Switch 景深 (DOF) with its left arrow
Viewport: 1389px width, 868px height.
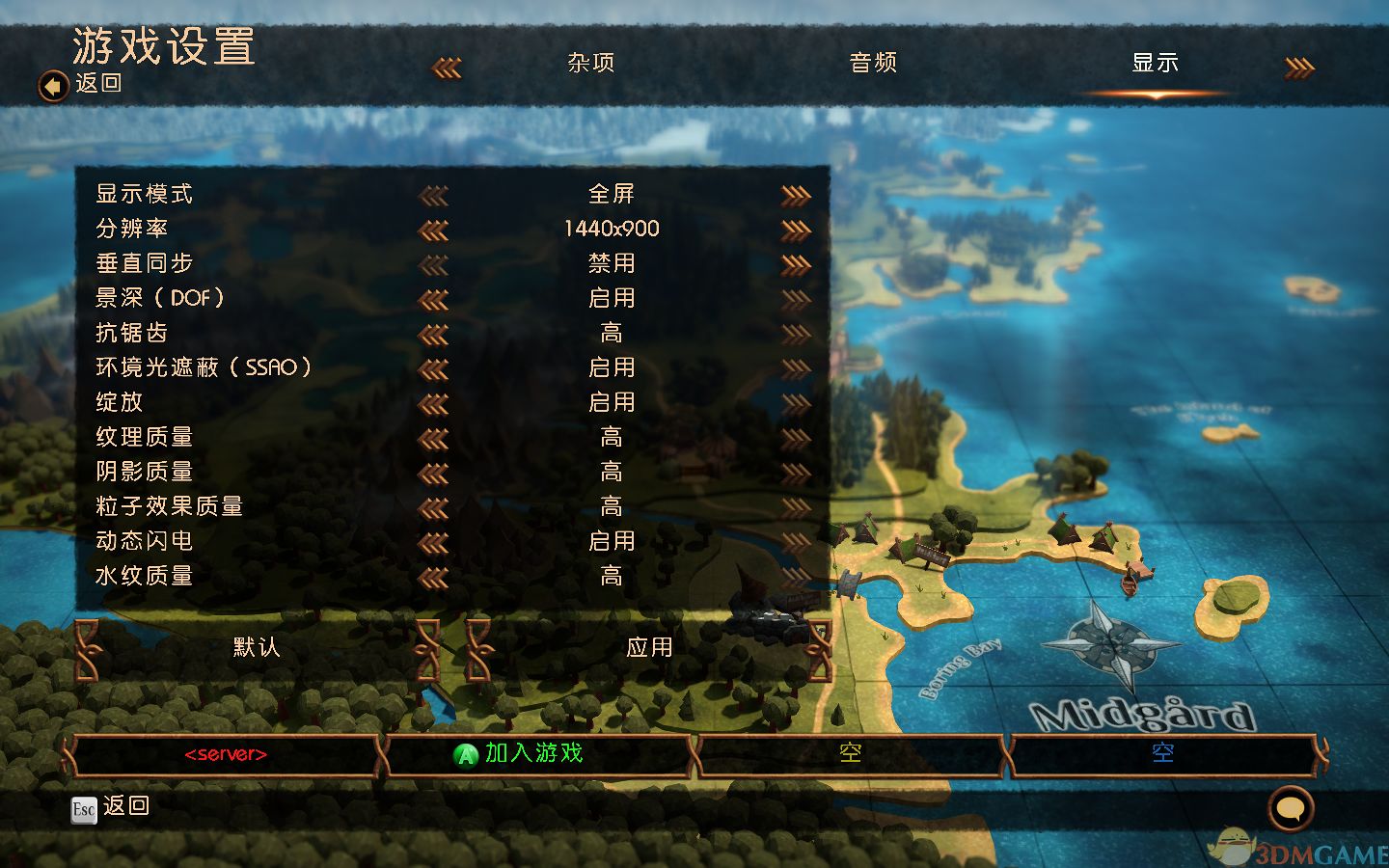[434, 300]
